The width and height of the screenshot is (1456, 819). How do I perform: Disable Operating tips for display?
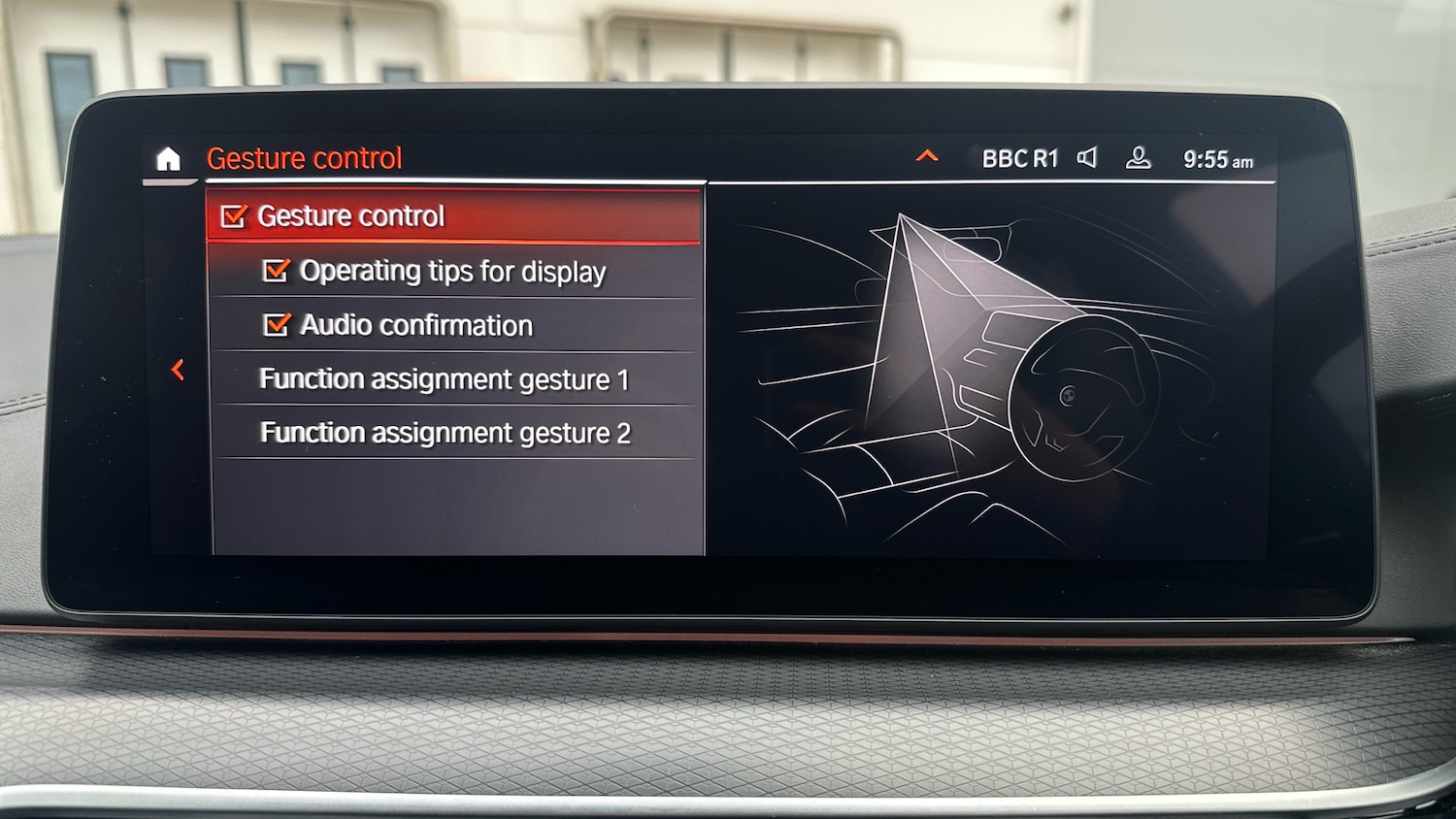[x=277, y=271]
